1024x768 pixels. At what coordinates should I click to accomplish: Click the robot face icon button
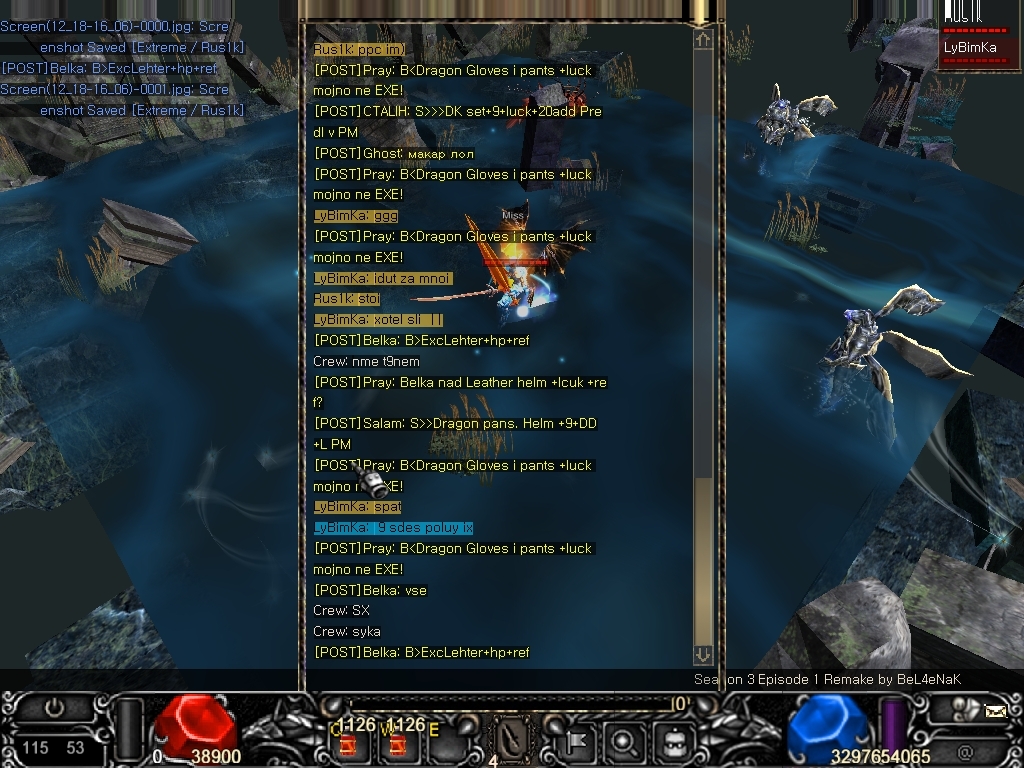tap(673, 742)
